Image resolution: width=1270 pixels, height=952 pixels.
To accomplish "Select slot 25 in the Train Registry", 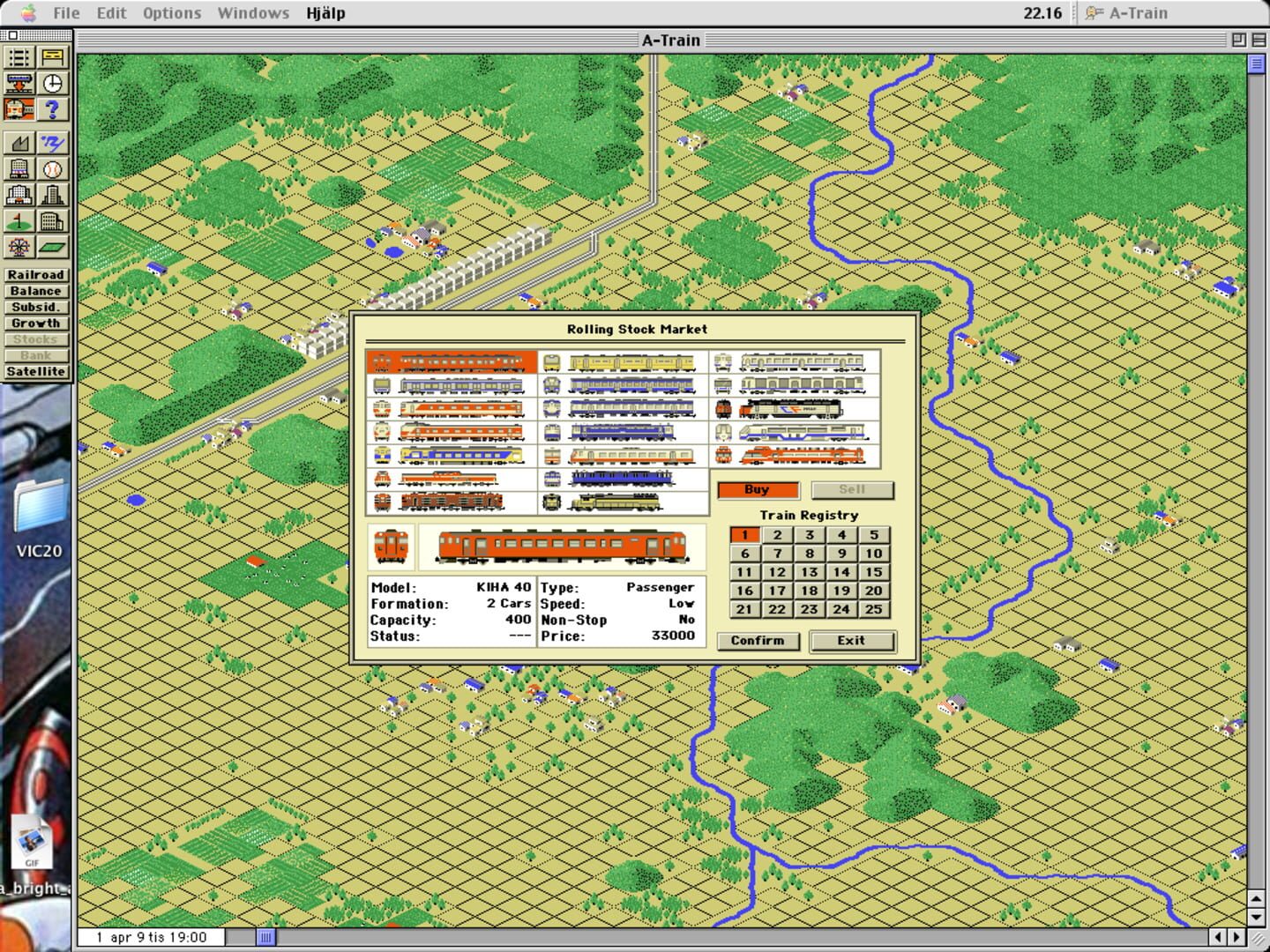I will (873, 609).
